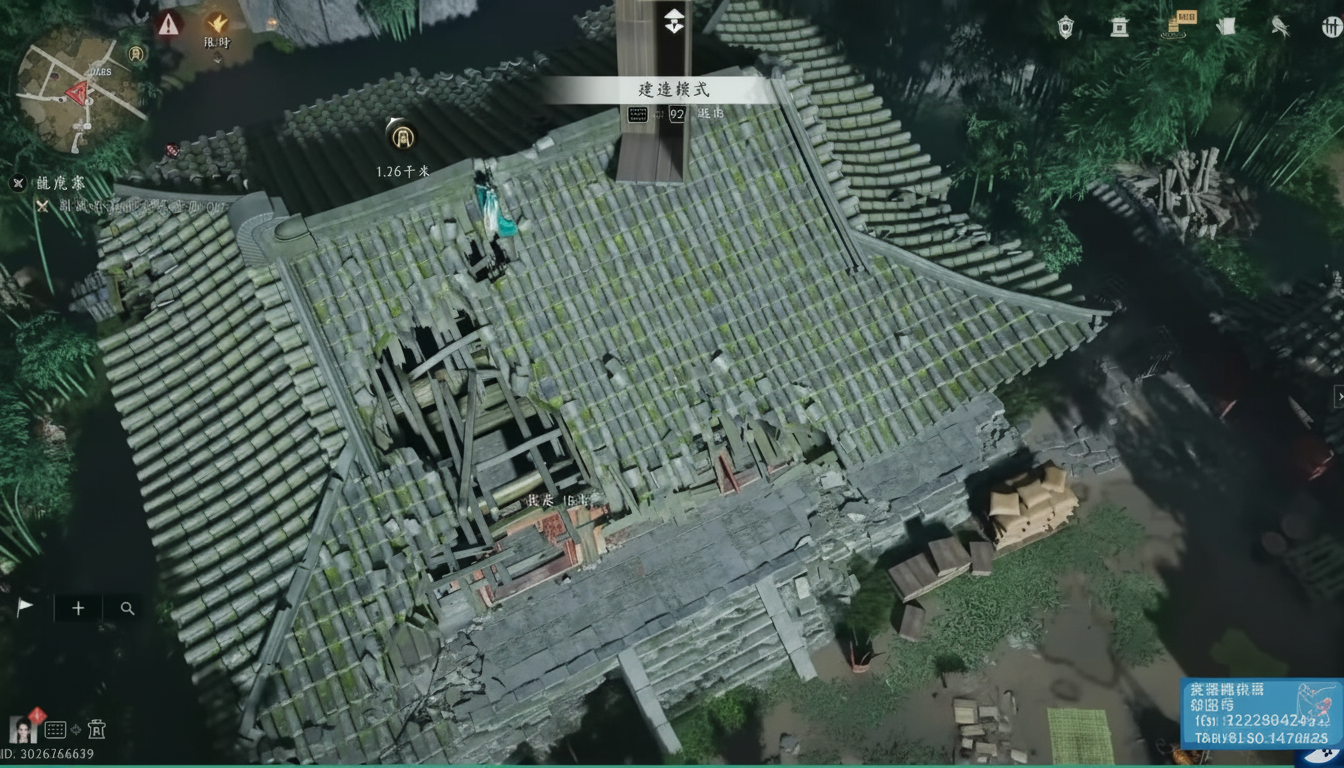Select the shield emblem icon top right
The image size is (1344, 768).
pyautogui.click(x=1065, y=25)
